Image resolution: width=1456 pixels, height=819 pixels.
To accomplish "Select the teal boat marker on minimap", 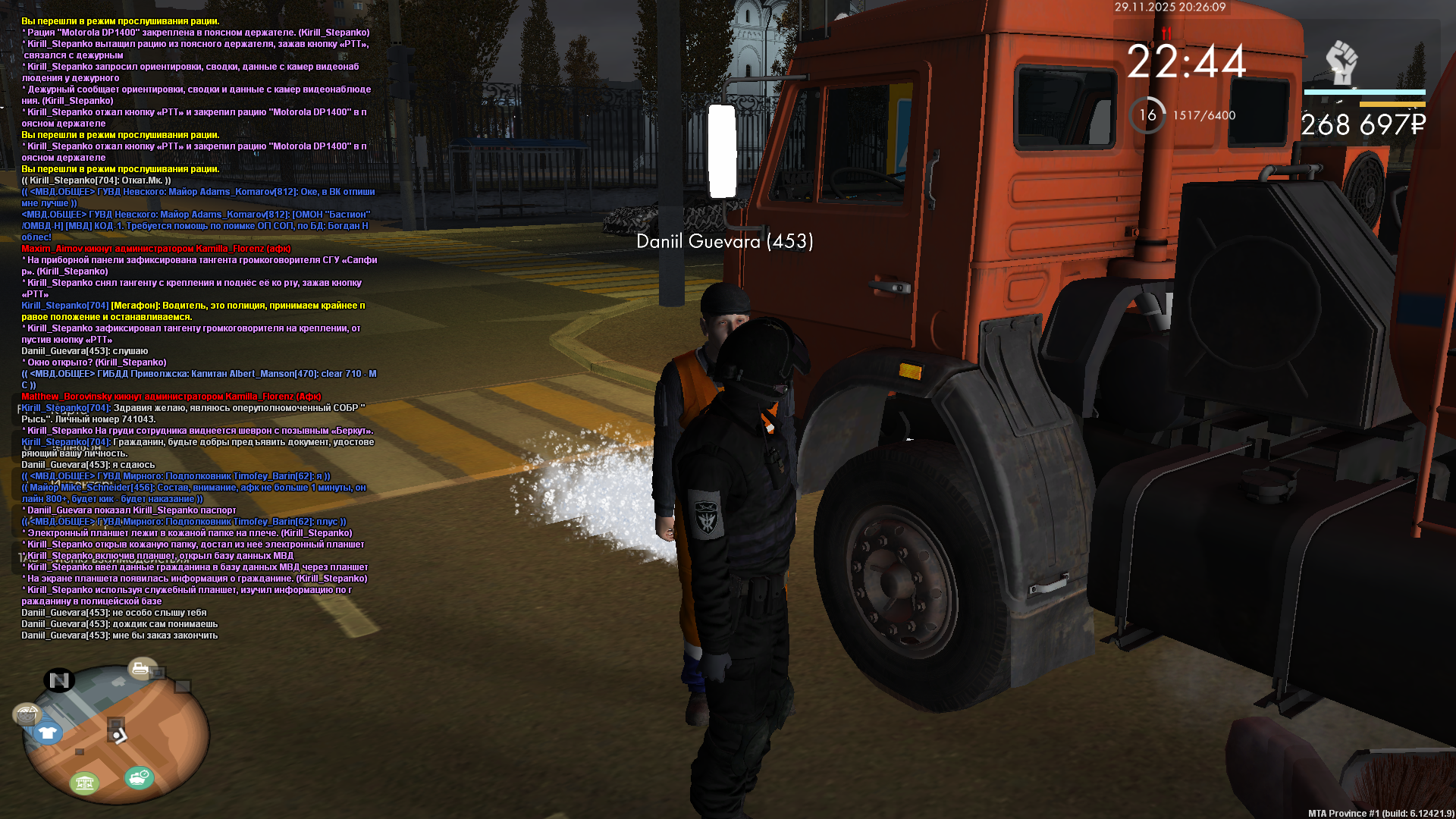I will tap(139, 777).
